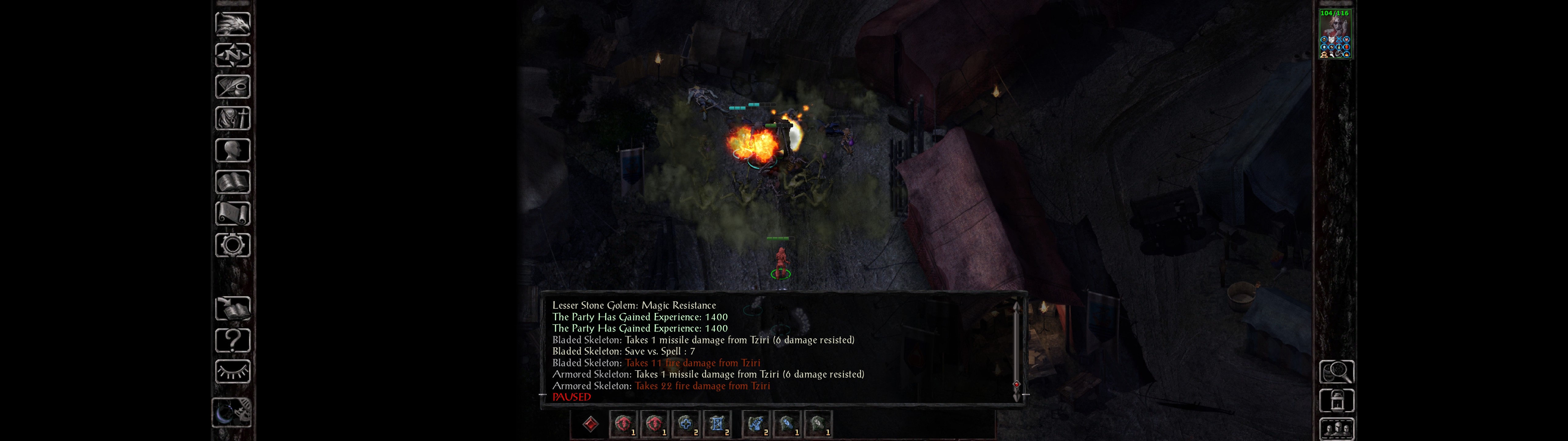Click the book with arrow button
Viewport: 1568px width, 441px height.
(x=232, y=308)
